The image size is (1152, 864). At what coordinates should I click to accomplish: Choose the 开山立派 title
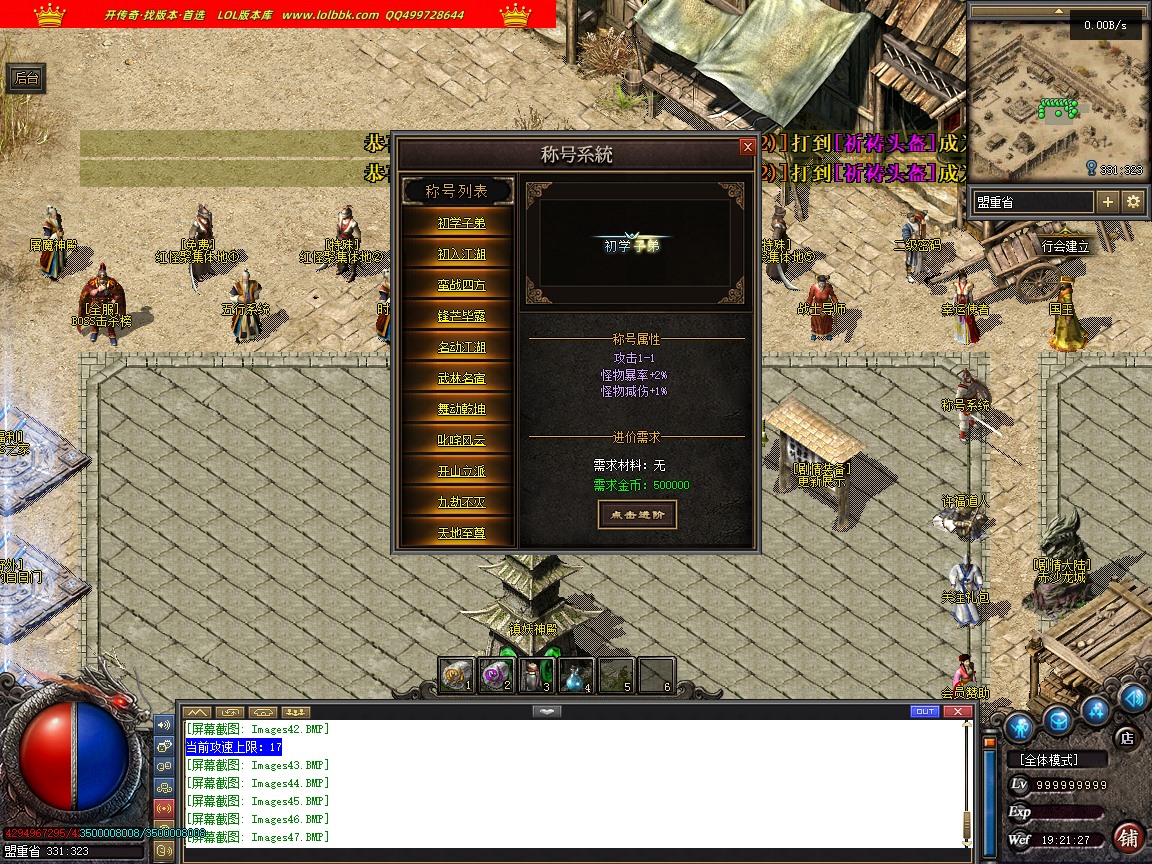pos(461,471)
